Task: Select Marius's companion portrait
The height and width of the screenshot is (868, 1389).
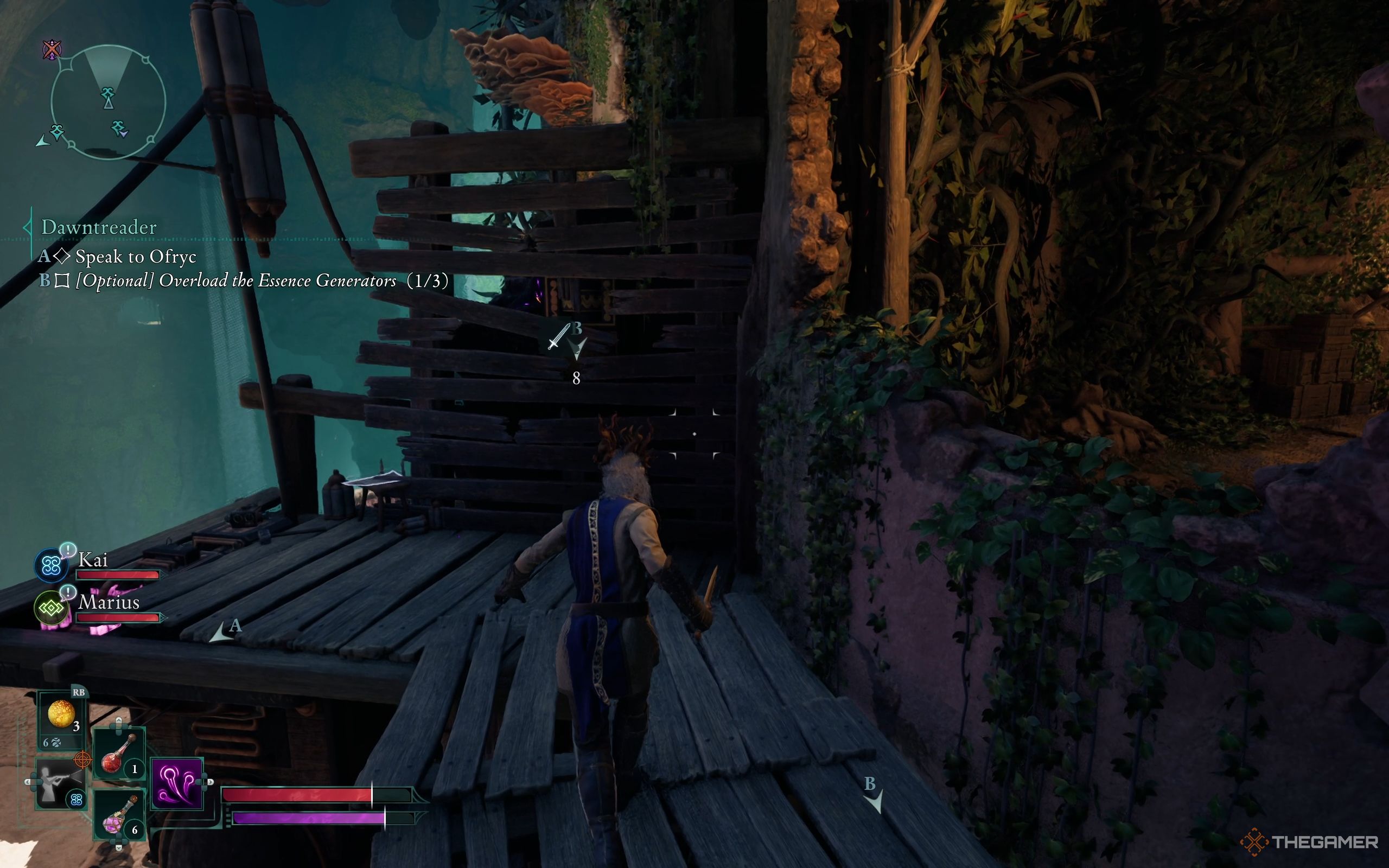Action: (52, 608)
